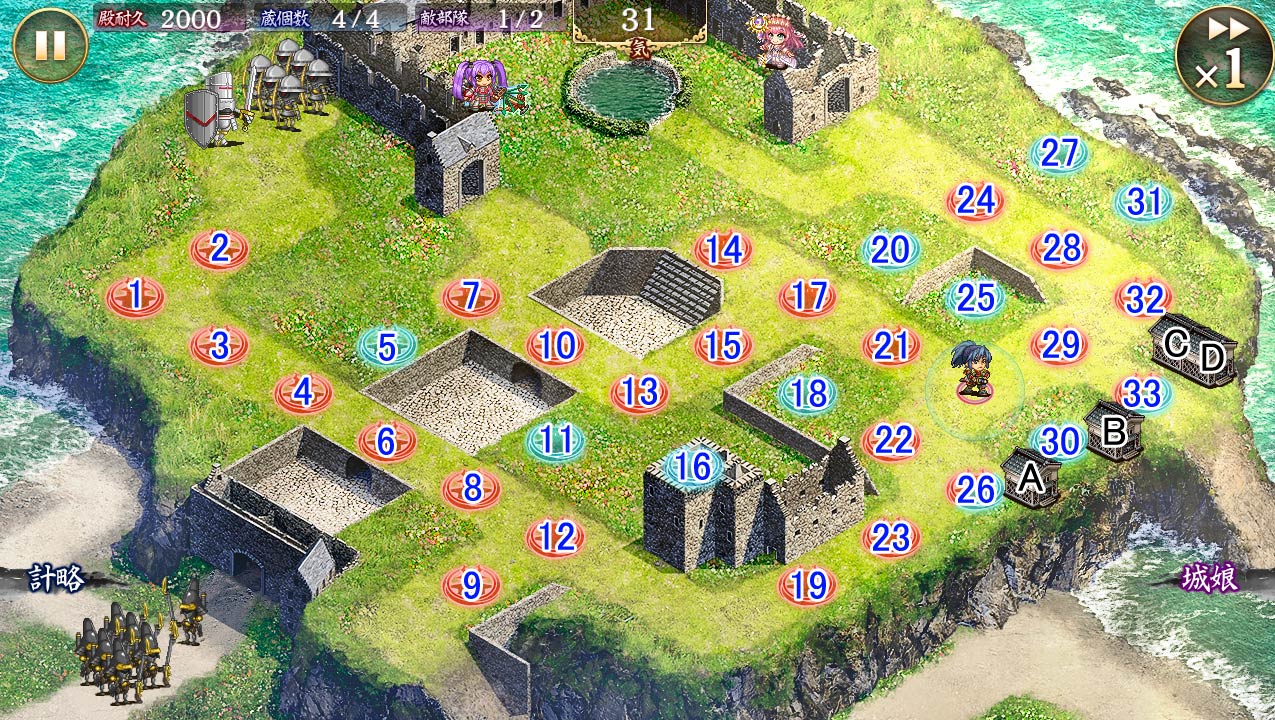1275x720 pixels.
Task: Select blue deployment tile 20
Action: 890,250
